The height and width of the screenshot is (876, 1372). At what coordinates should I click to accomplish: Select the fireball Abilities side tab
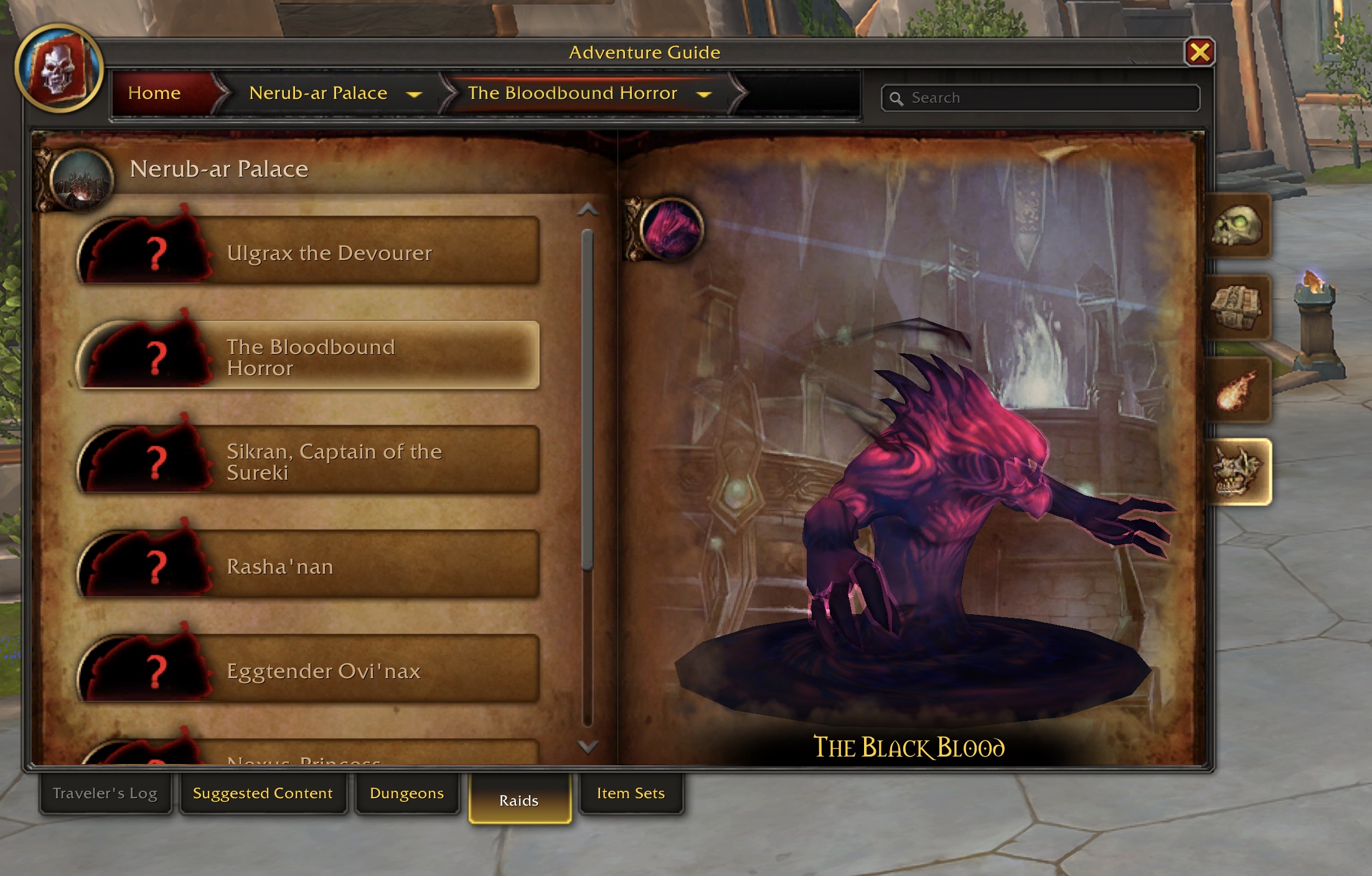click(x=1238, y=389)
